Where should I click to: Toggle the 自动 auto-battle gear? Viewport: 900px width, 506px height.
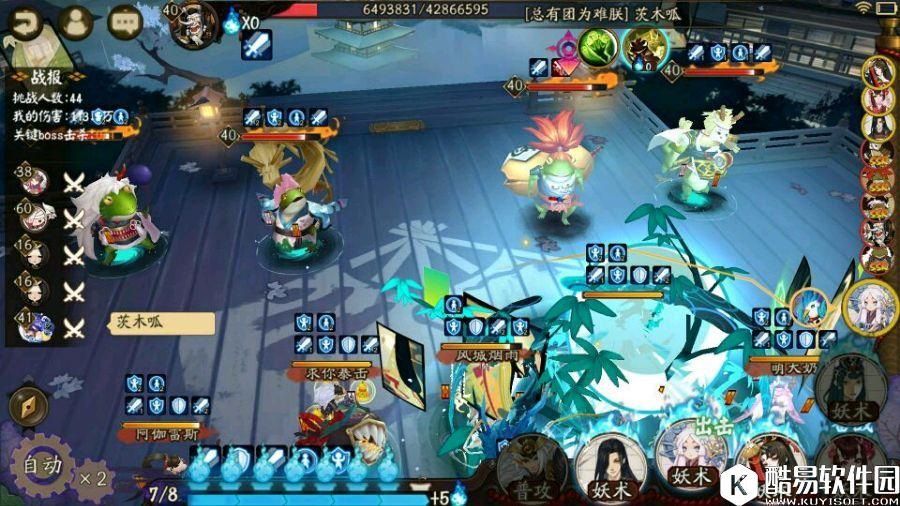[x=43, y=465]
